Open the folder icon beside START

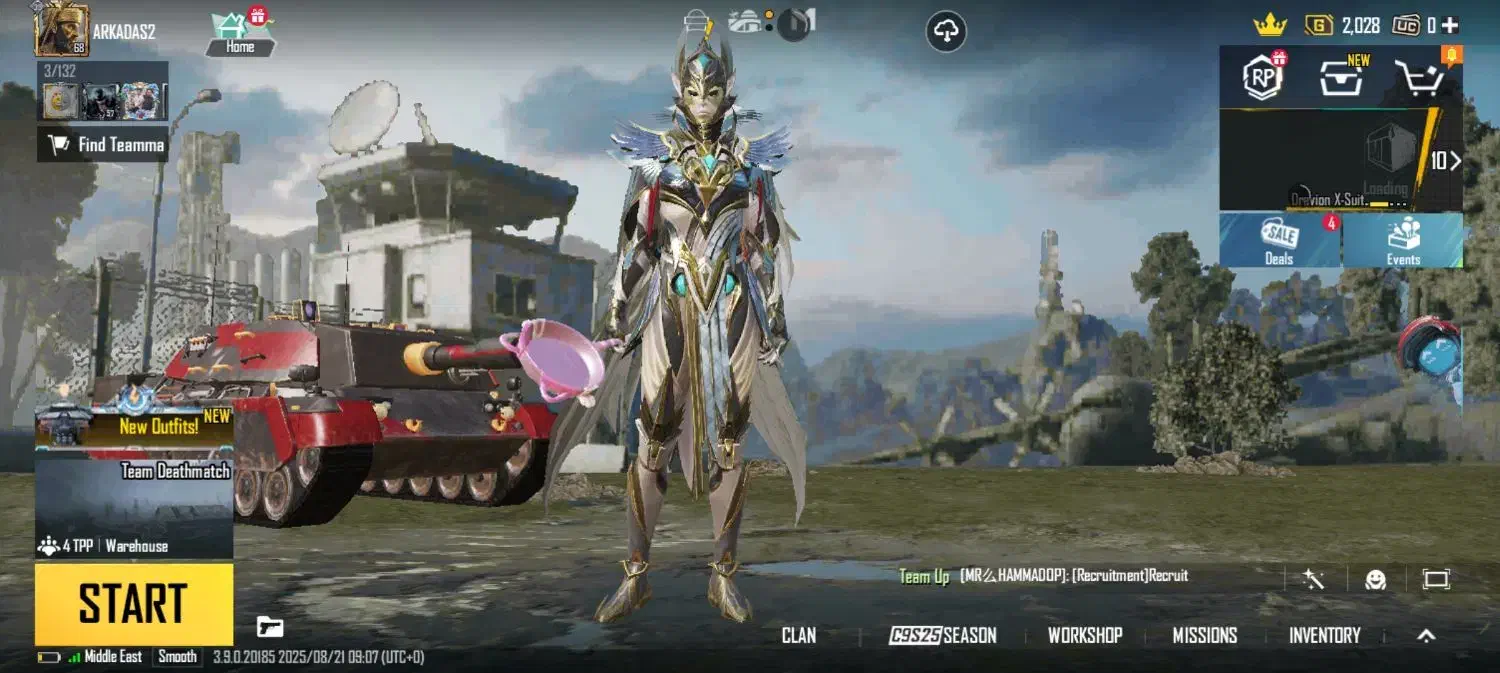(270, 627)
